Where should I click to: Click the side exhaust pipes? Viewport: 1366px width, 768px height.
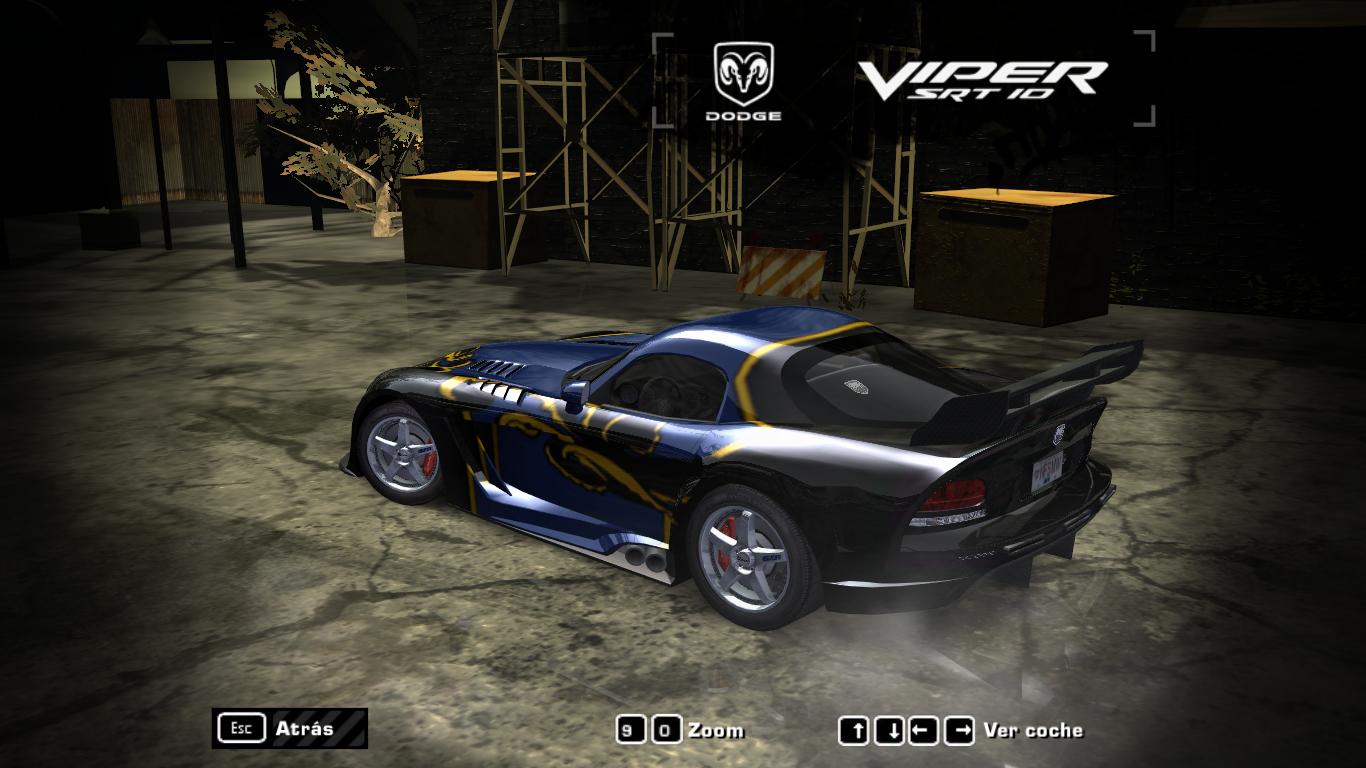pos(642,557)
